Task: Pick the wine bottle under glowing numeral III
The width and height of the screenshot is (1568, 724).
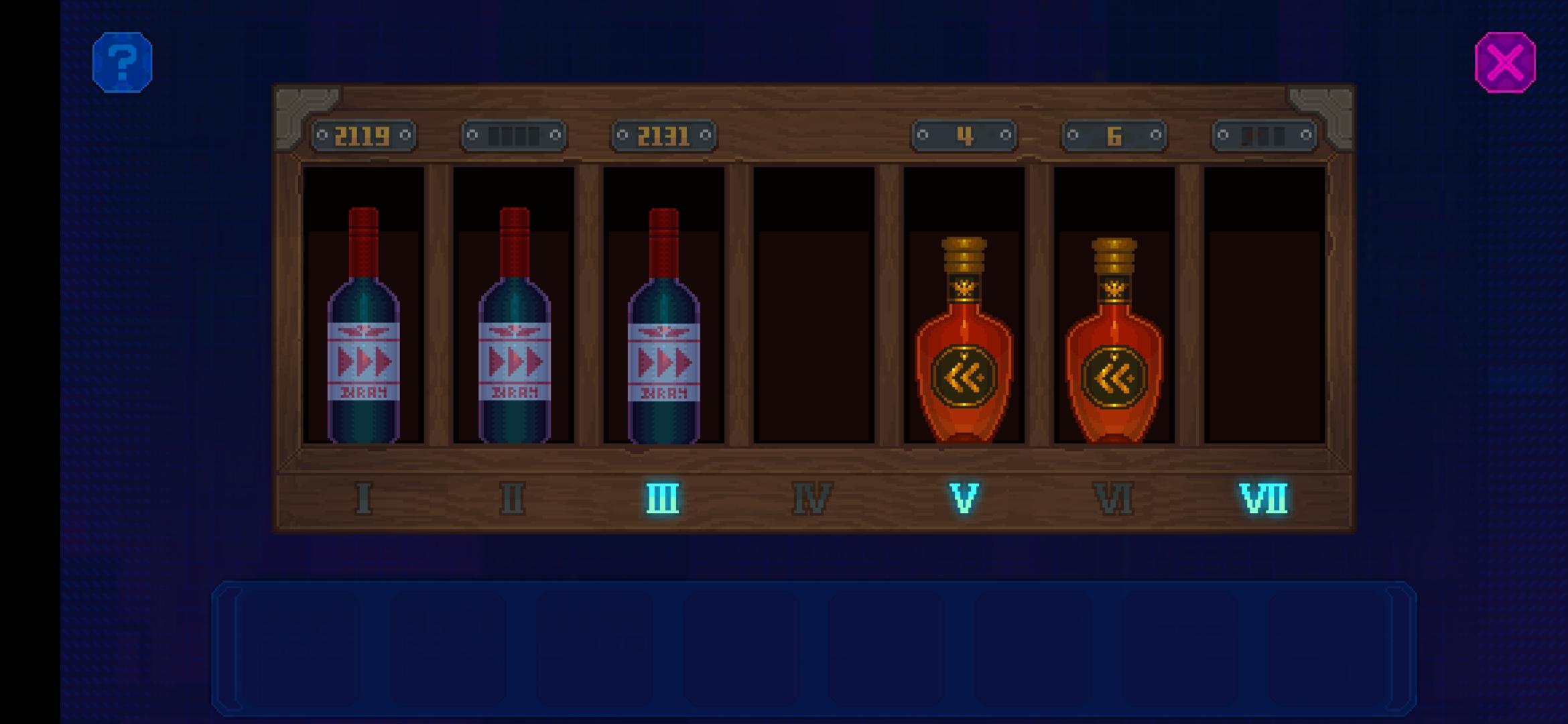Action: tap(663, 335)
